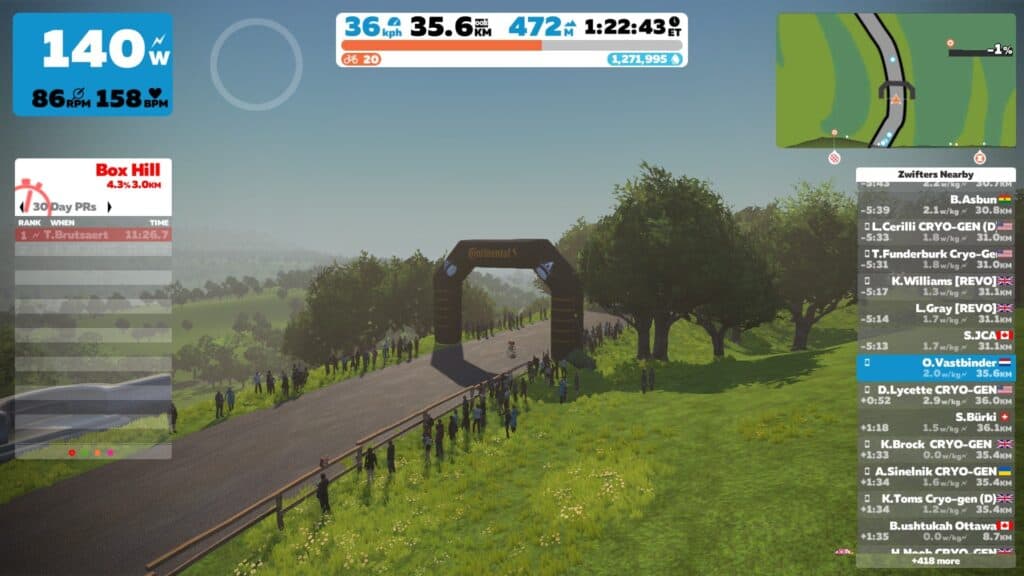The image size is (1024, 576).
Task: Choose A.Sinelnik CRYO-GEN from list
Action: (936, 475)
